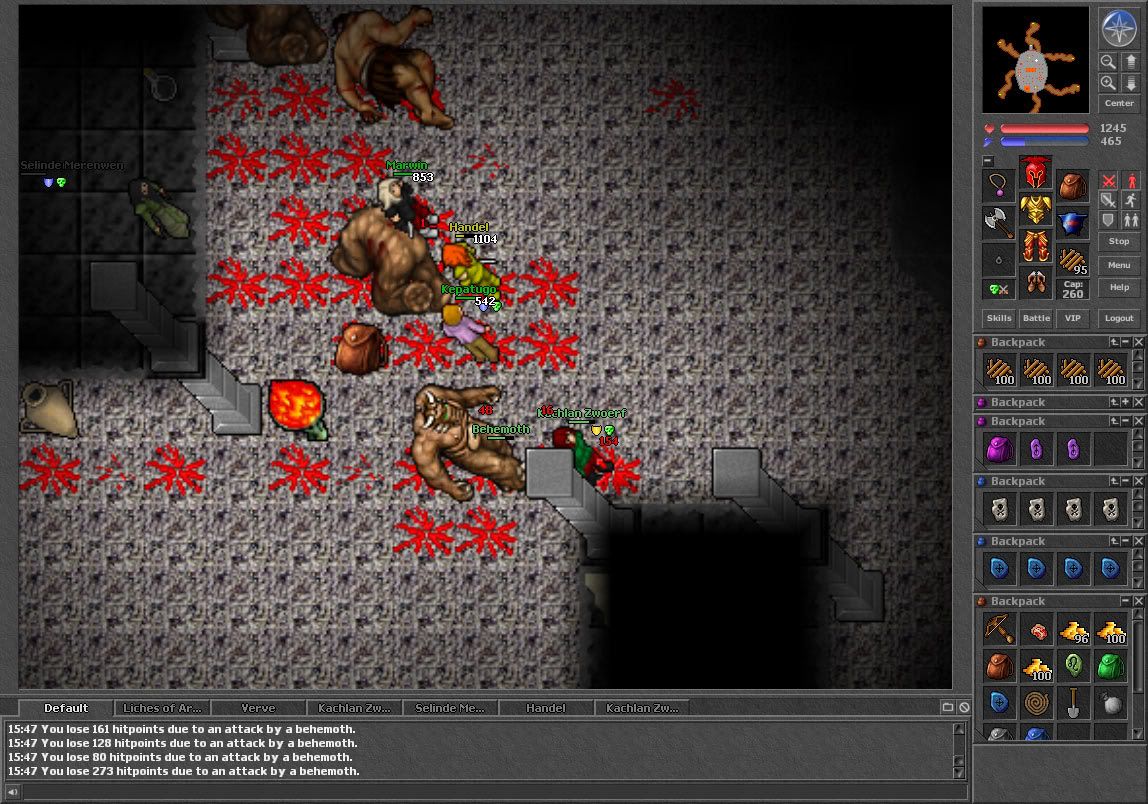
Task: Select the axe weapon slot
Action: click(x=998, y=222)
